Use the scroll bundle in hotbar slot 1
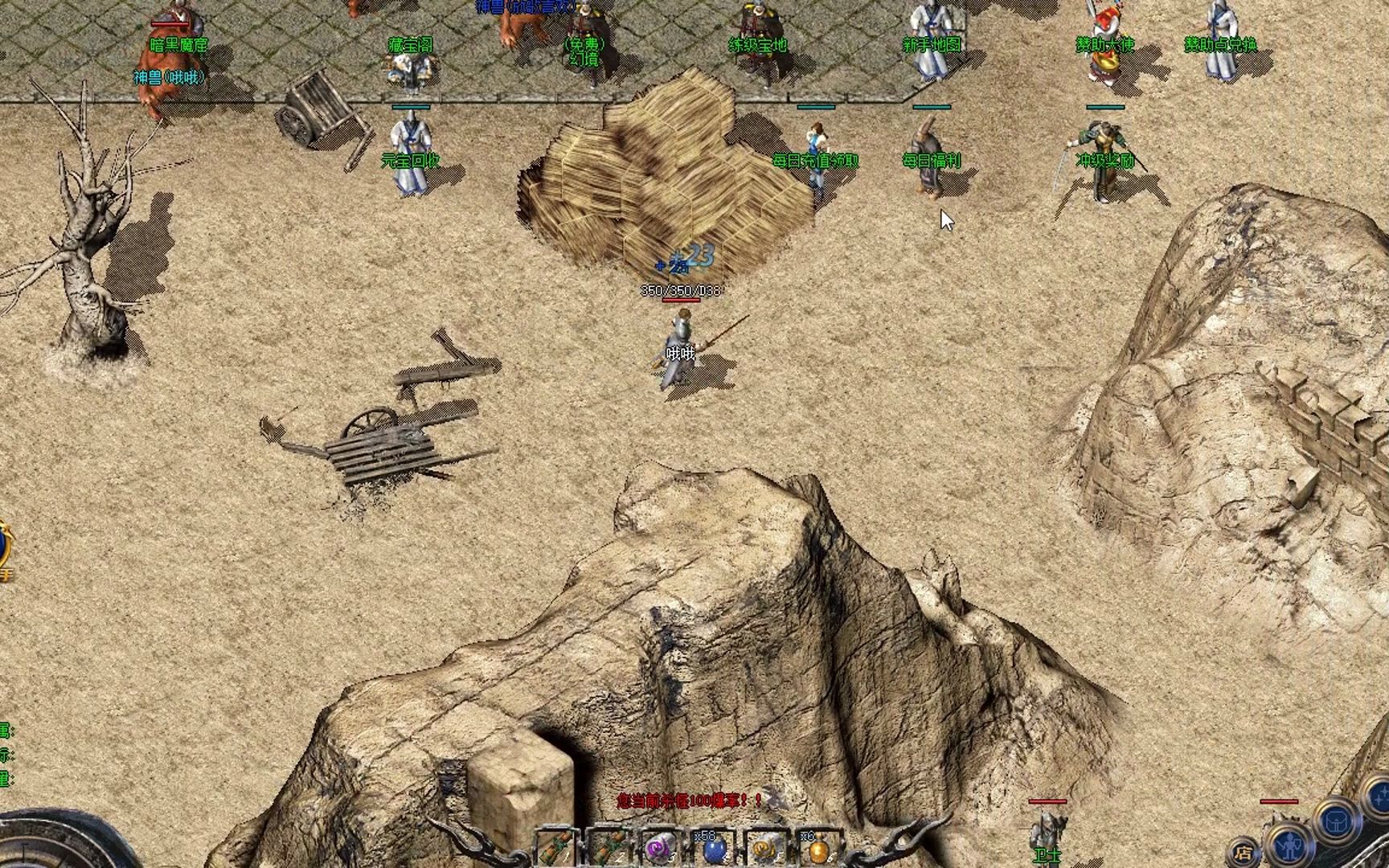Image resolution: width=1389 pixels, height=868 pixels. coord(557,847)
